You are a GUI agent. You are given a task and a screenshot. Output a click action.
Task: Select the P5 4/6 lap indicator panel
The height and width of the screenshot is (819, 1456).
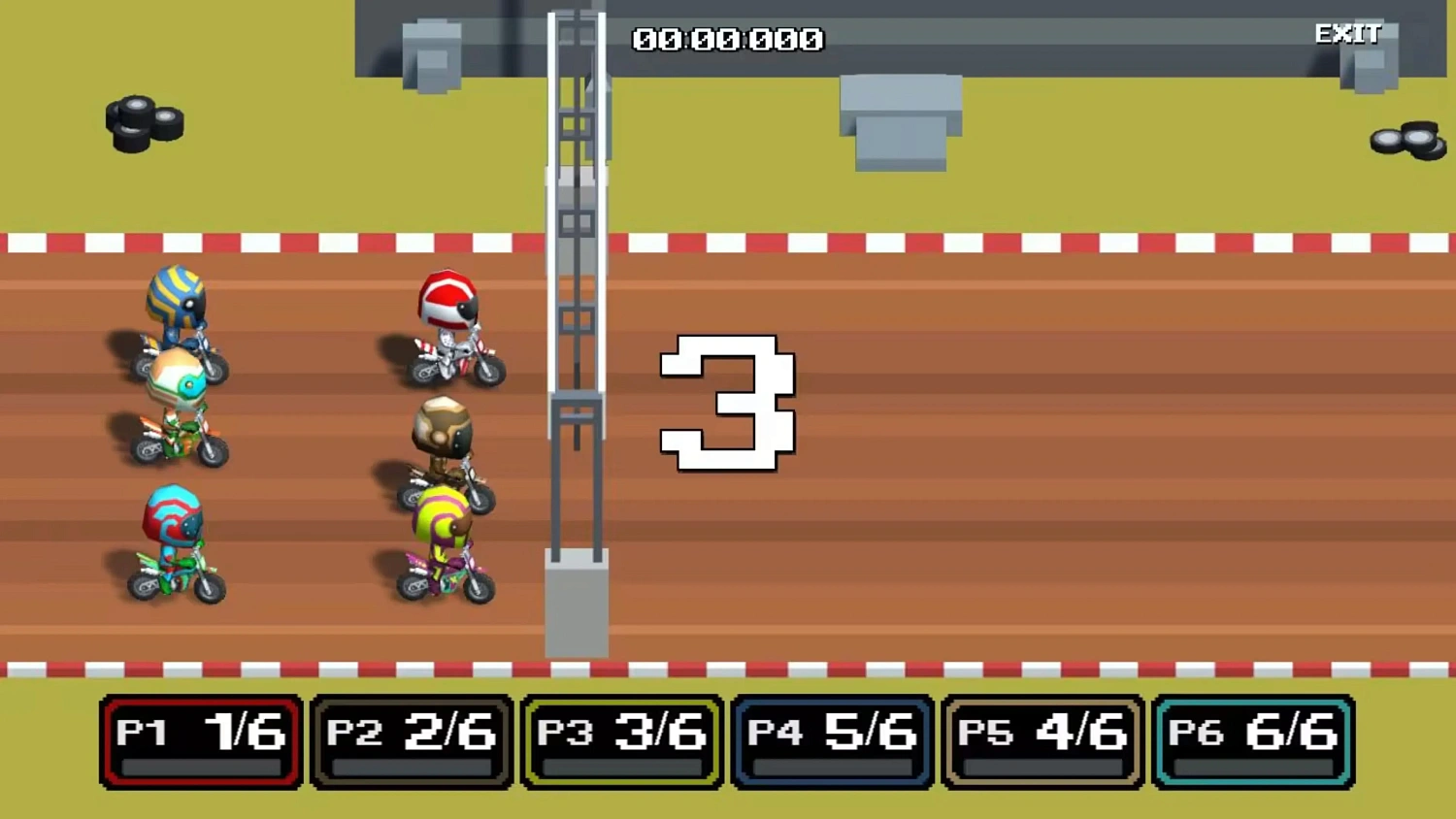(x=1042, y=739)
